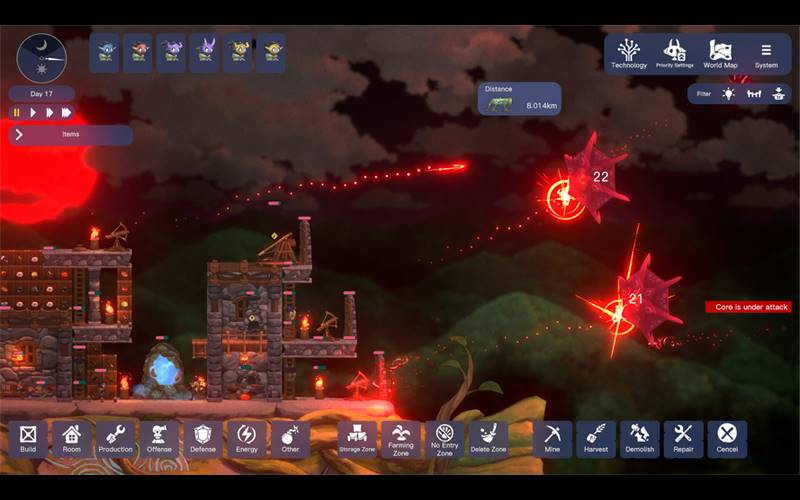The image size is (800, 500).
Task: Open Priority Settings
Action: [x=675, y=53]
